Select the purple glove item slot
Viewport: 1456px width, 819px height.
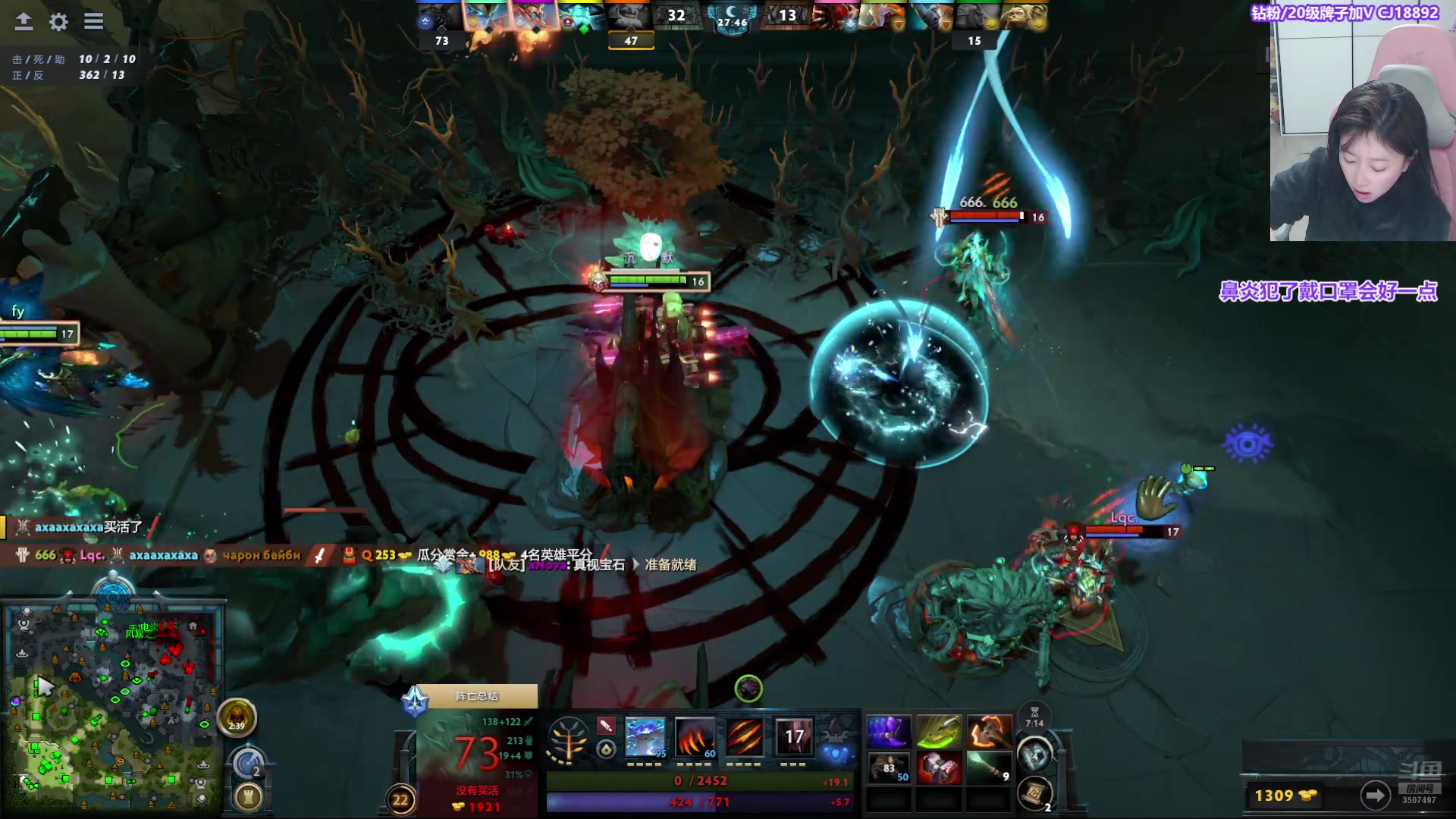[x=889, y=733]
